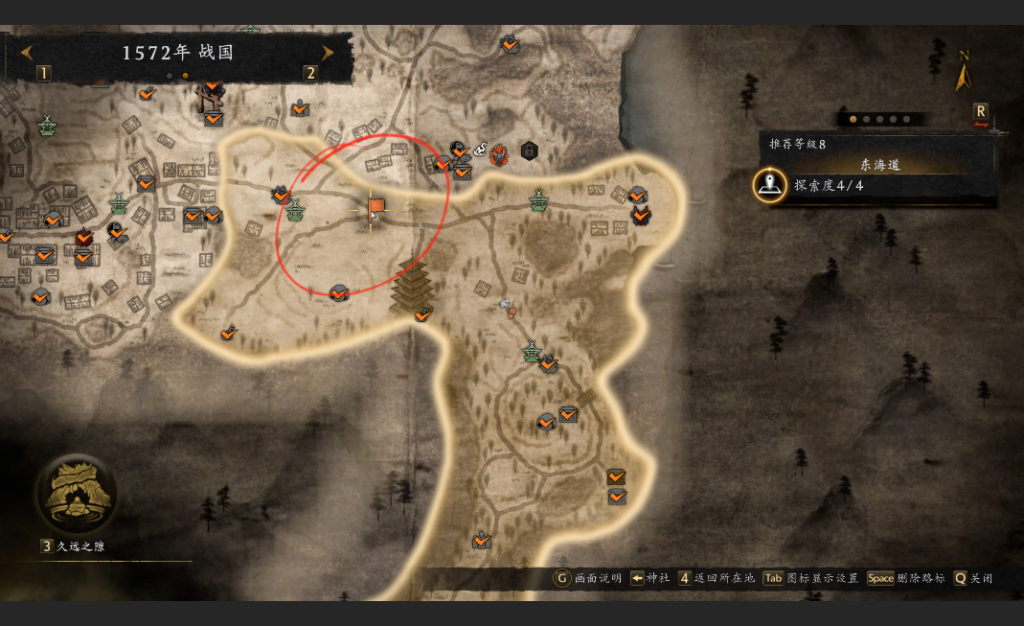Viewport: 1024px width, 626px height.
Task: Click the north compass arrow
Action: (x=964, y=73)
